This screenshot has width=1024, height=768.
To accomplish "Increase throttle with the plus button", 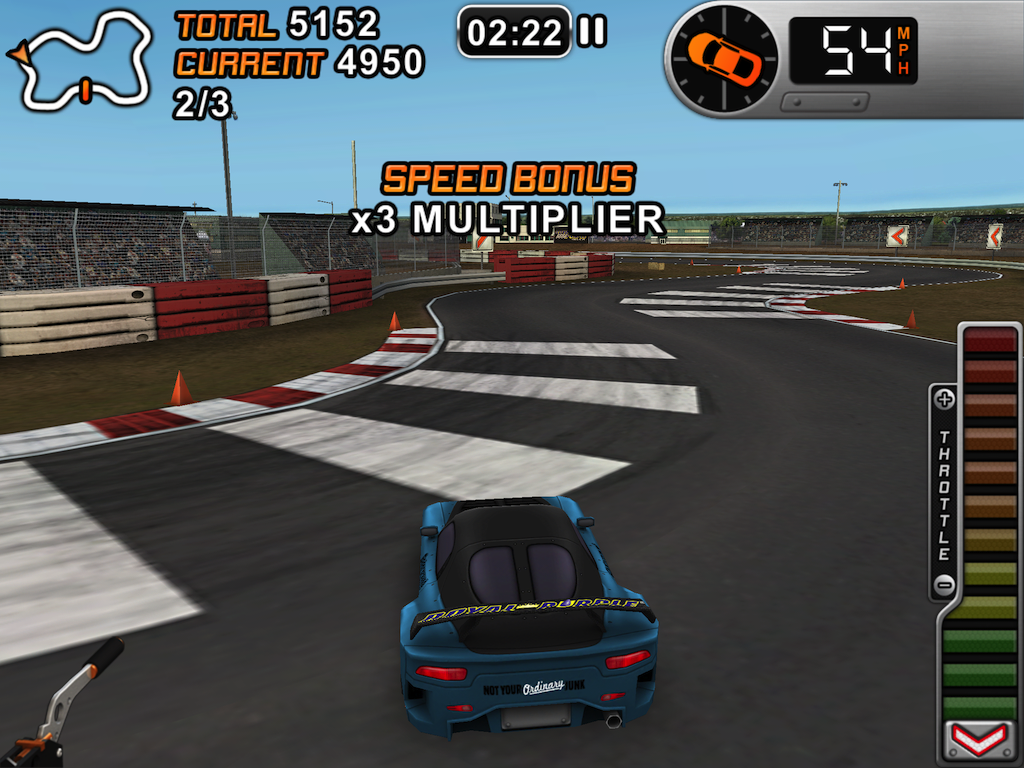I will click(x=944, y=400).
